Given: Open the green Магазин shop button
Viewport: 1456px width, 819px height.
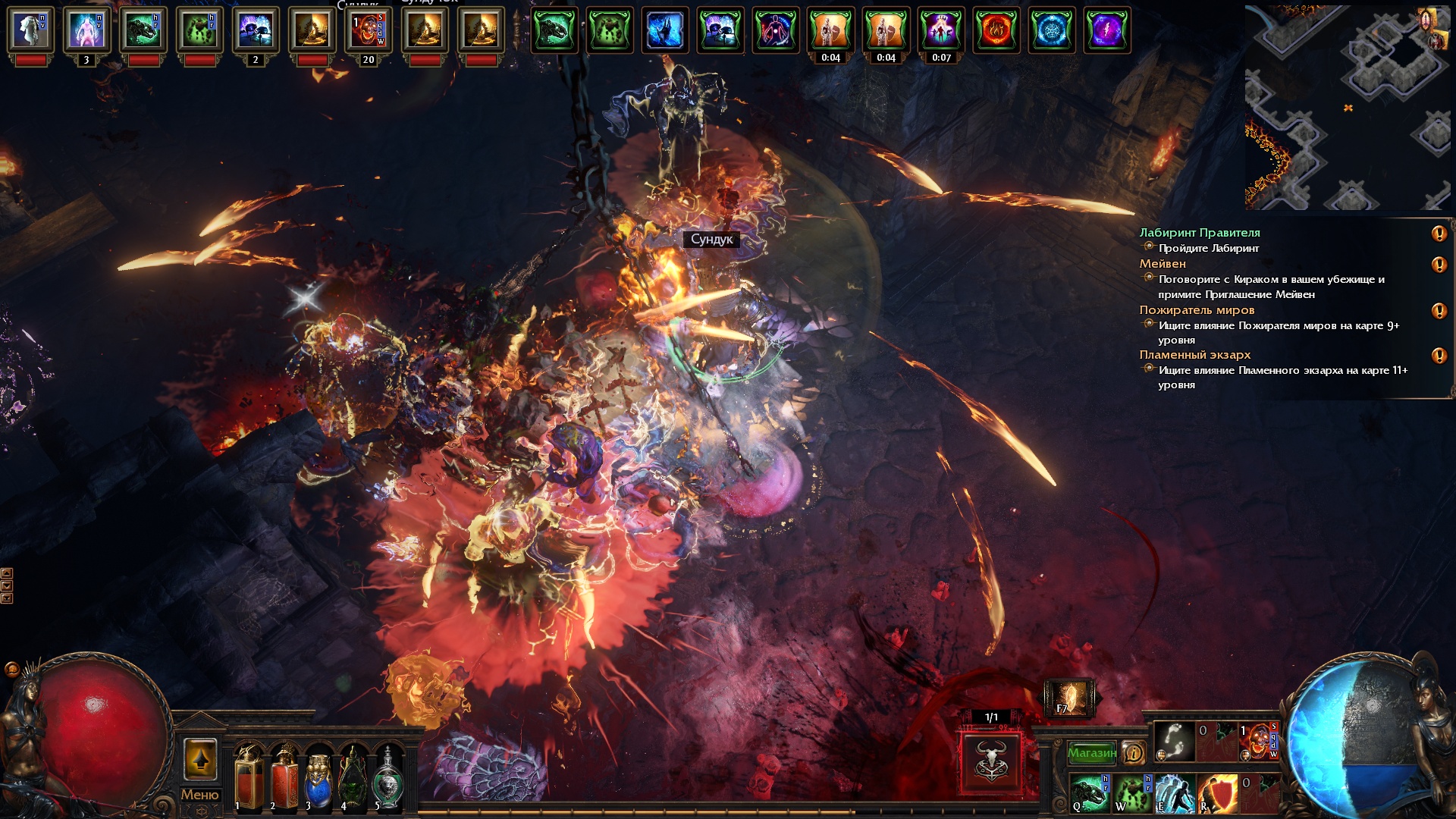Looking at the screenshot, I should coord(1092,753).
